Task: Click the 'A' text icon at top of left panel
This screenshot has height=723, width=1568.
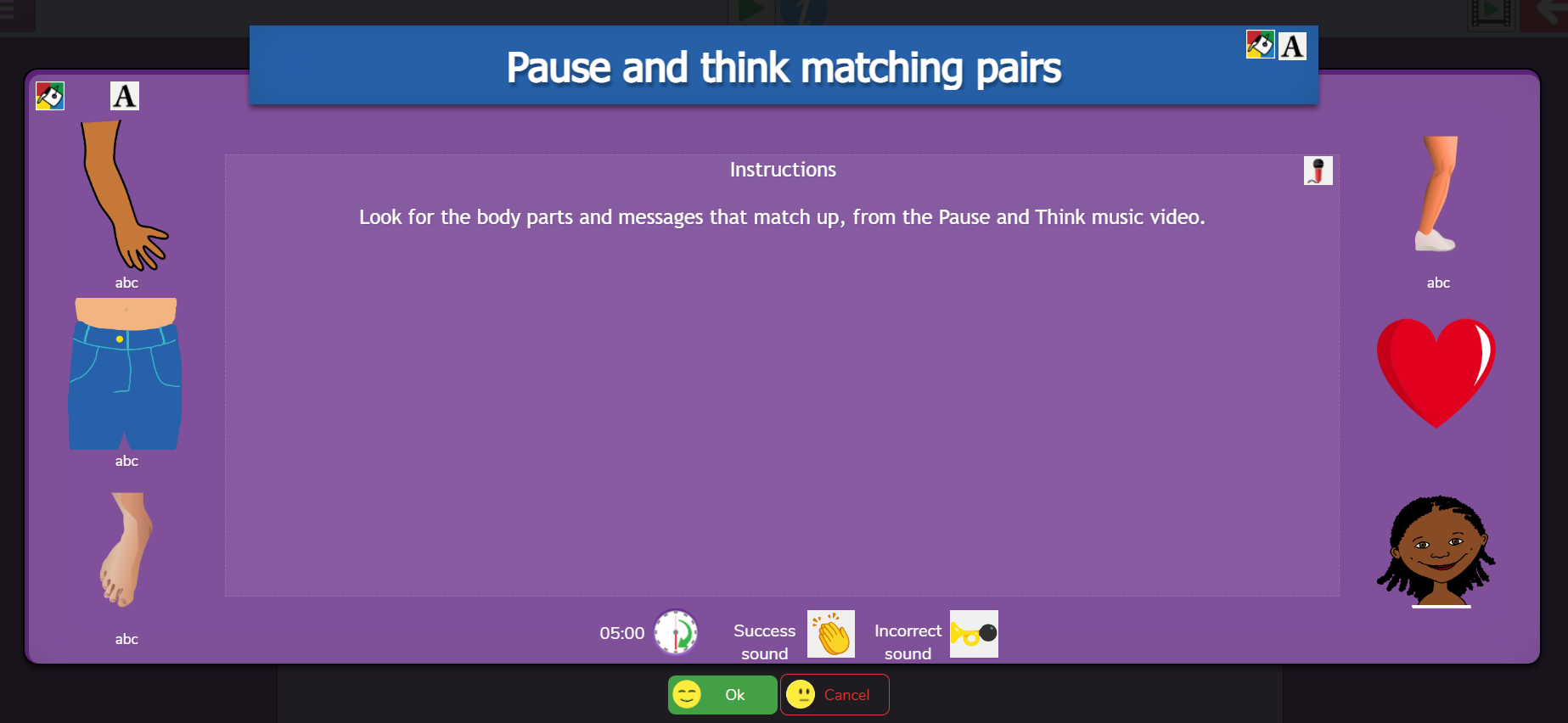Action: coord(124,96)
